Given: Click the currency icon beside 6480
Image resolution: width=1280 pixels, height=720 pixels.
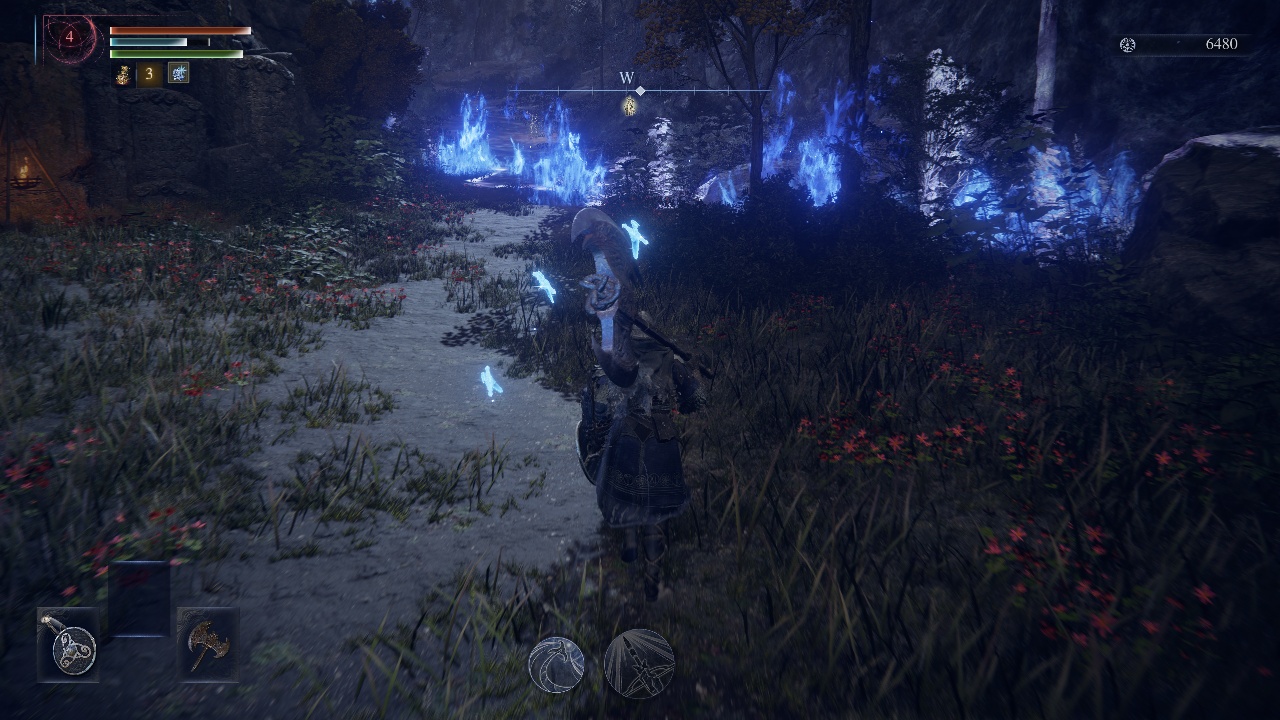Looking at the screenshot, I should click(1127, 45).
